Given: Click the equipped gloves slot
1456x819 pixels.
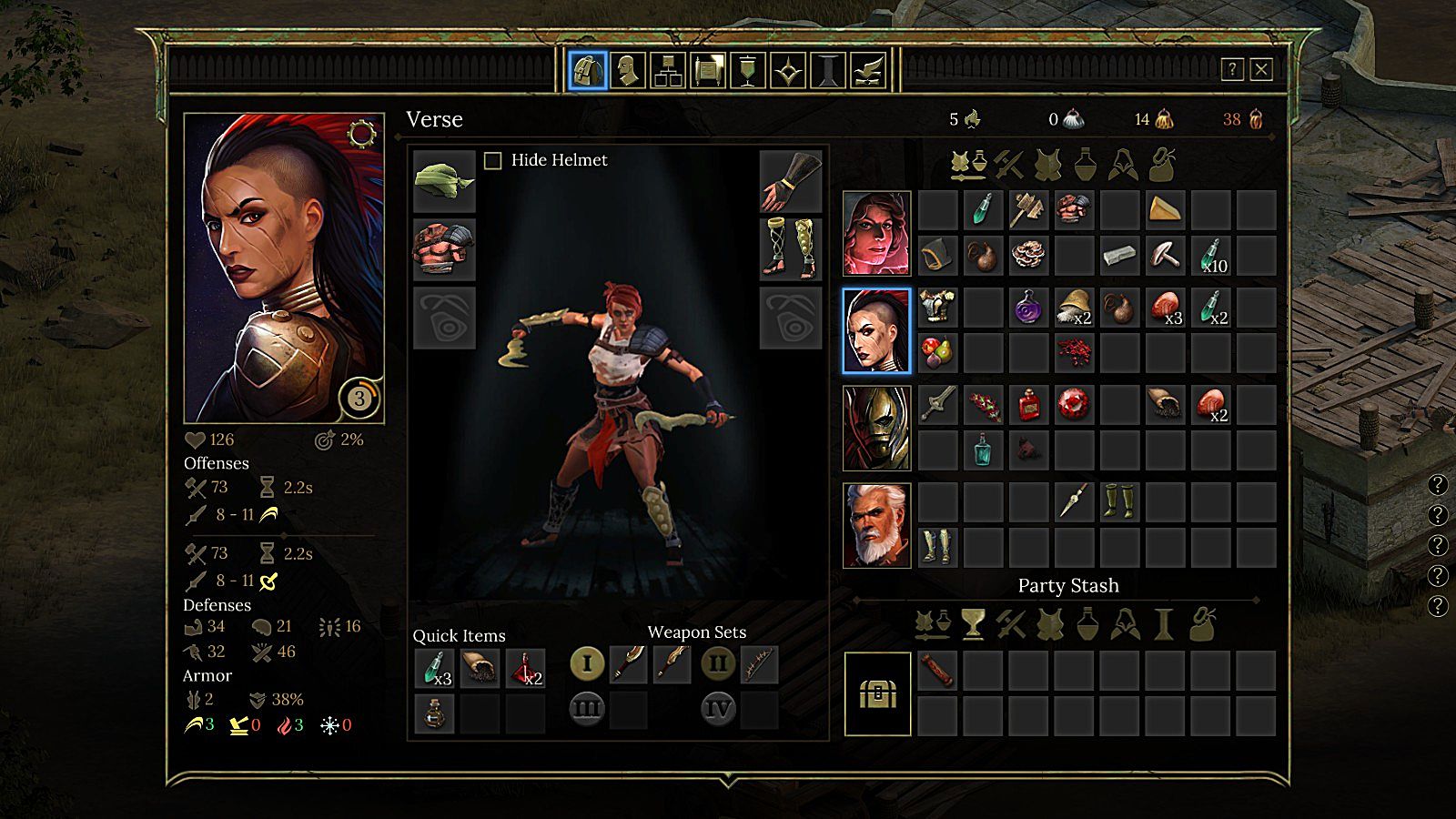Looking at the screenshot, I should (x=790, y=181).
